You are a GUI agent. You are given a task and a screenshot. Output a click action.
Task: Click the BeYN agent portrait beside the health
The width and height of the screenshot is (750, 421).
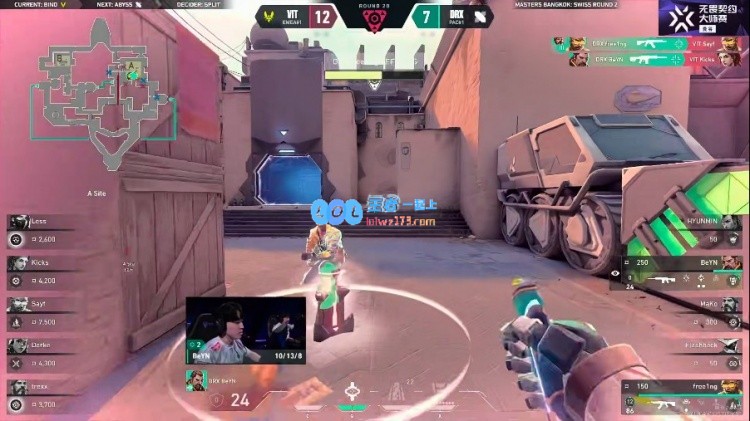(196, 381)
